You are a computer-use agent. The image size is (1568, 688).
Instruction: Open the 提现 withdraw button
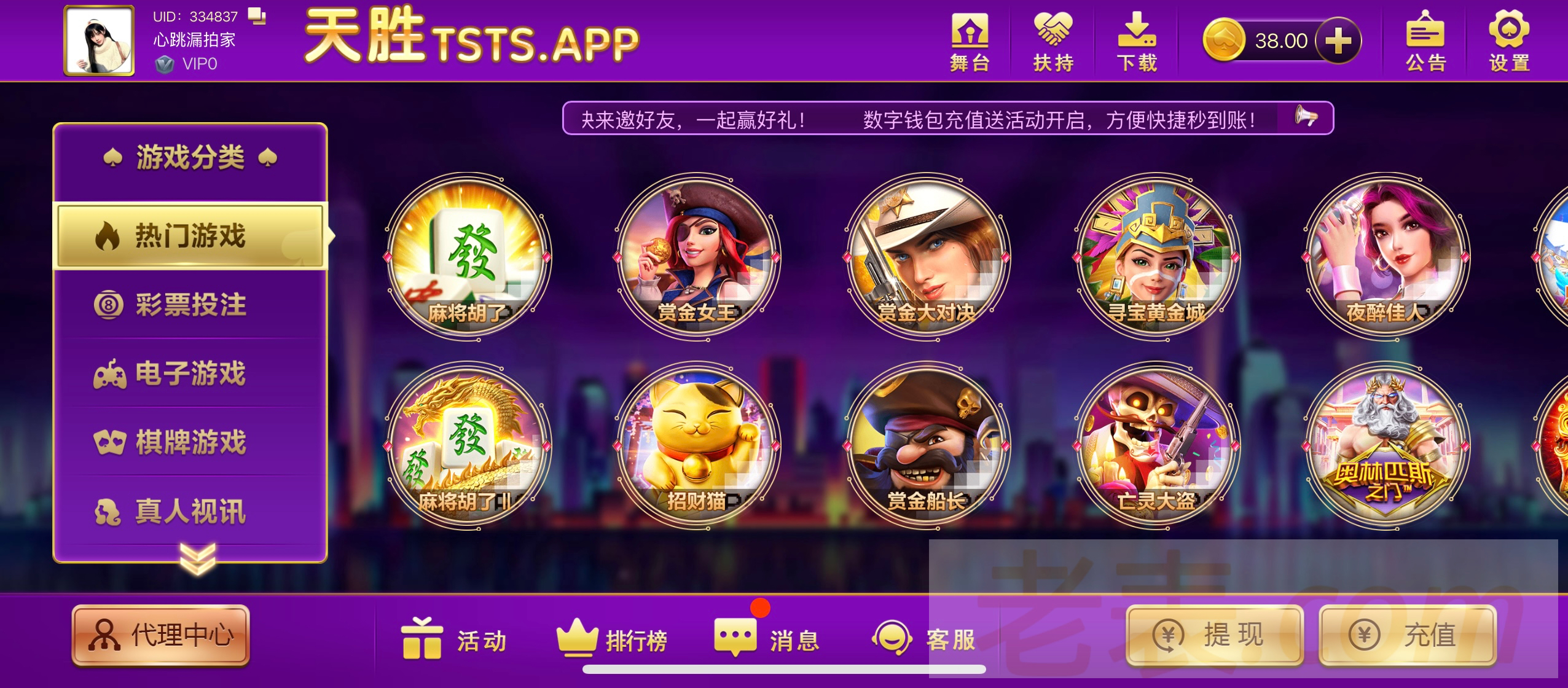1215,635
